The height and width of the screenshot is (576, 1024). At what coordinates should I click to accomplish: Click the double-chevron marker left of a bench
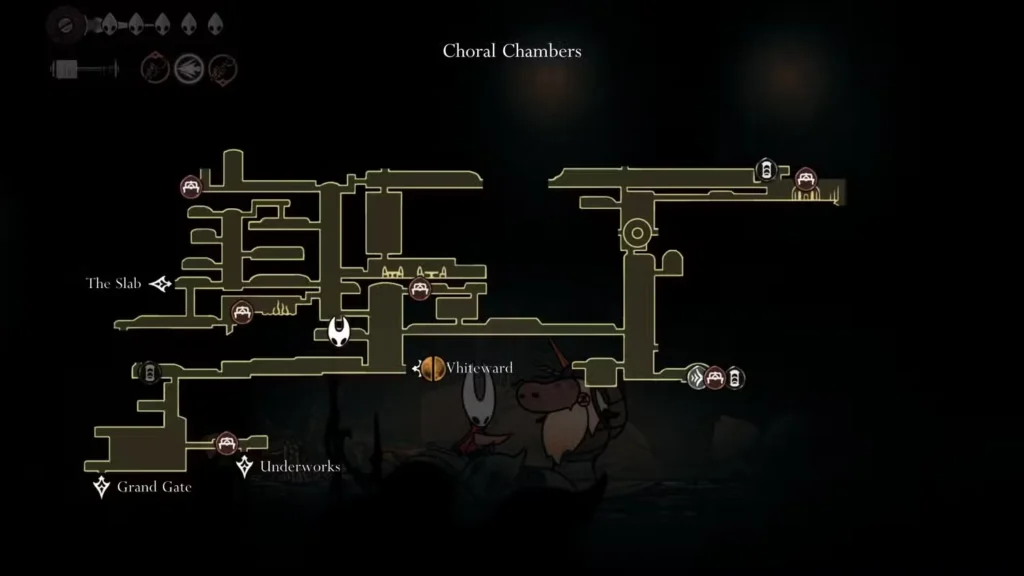(698, 377)
